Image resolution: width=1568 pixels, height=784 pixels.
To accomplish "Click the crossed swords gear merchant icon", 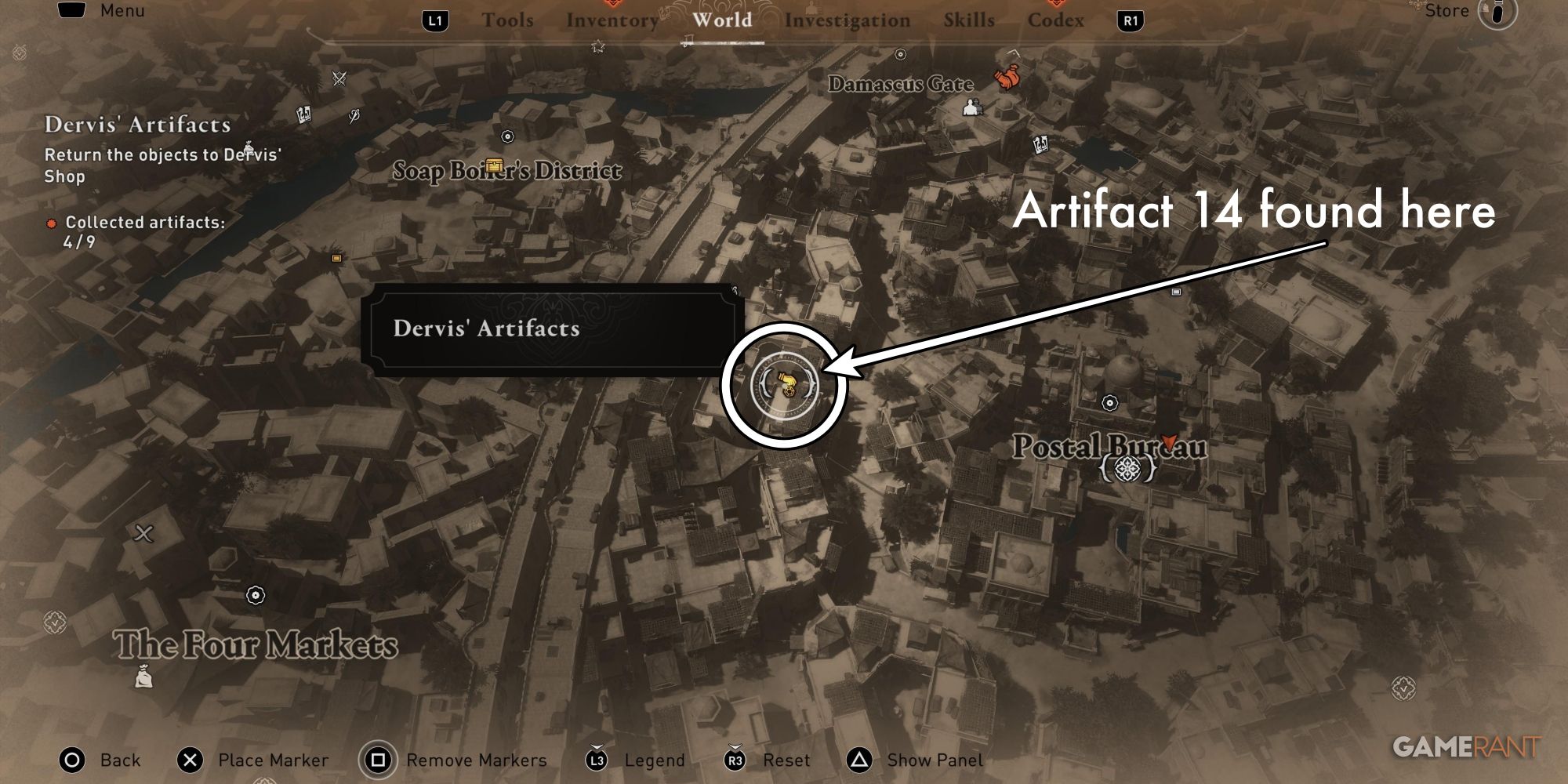I will 339,78.
